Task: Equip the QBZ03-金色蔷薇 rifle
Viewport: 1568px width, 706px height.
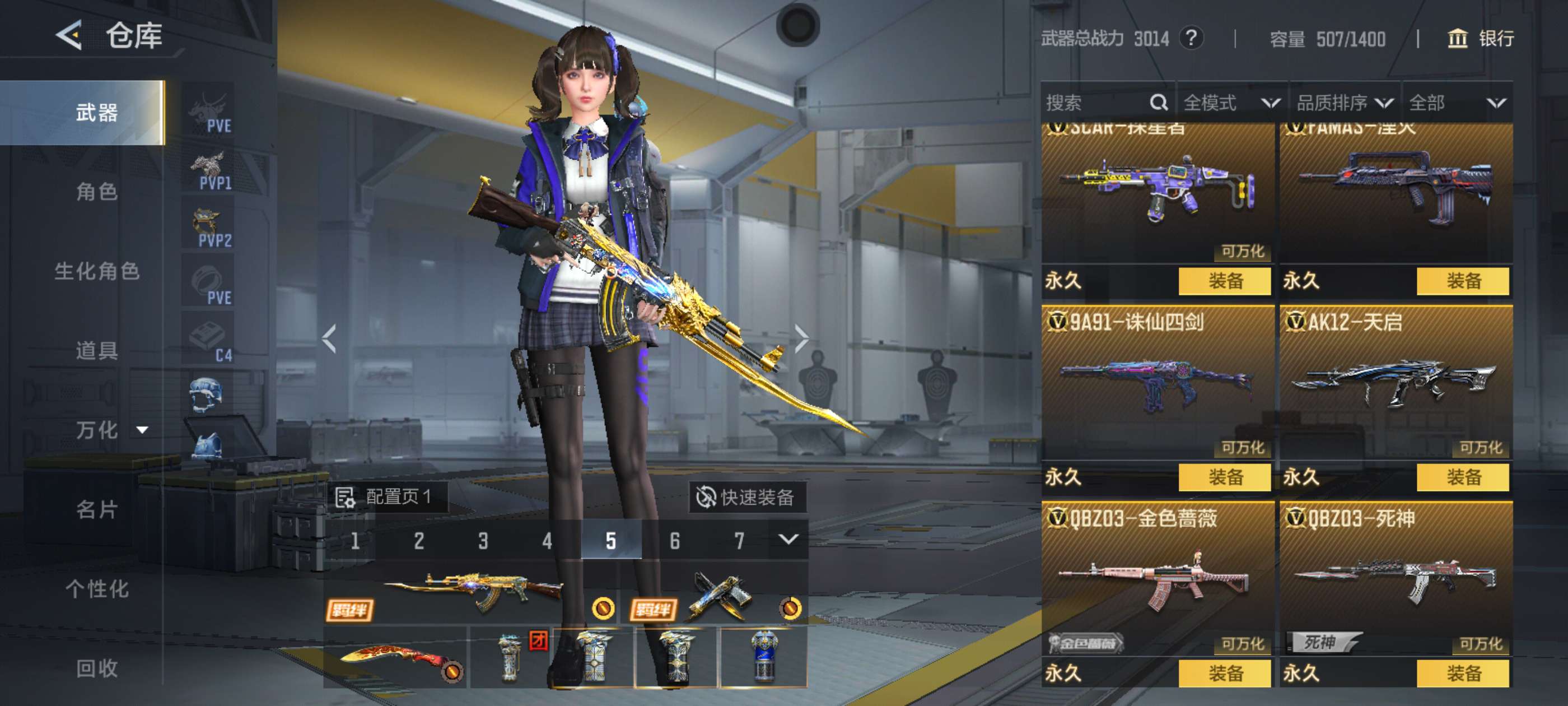Action: (1224, 673)
